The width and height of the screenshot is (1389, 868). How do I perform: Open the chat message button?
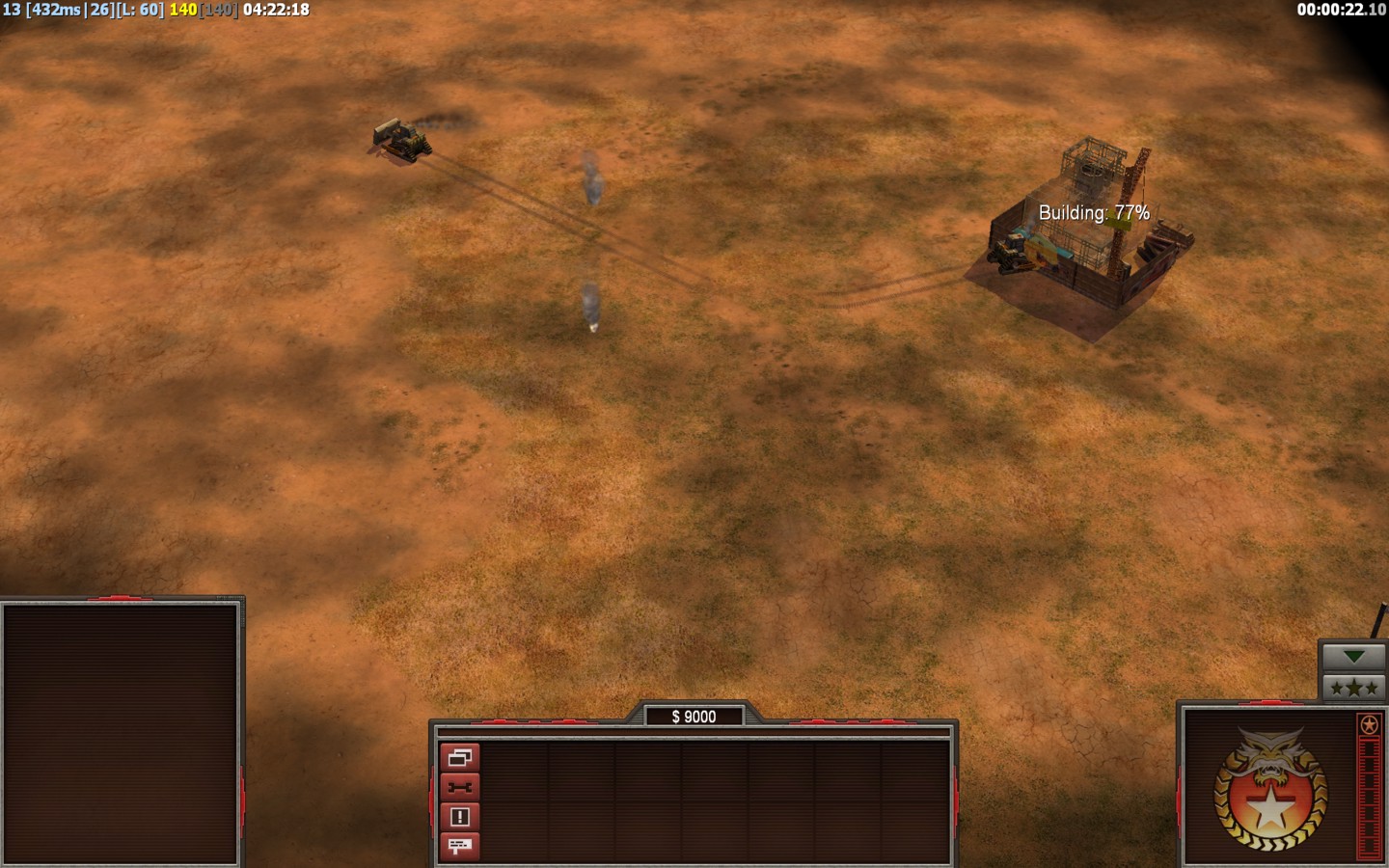coord(459,846)
